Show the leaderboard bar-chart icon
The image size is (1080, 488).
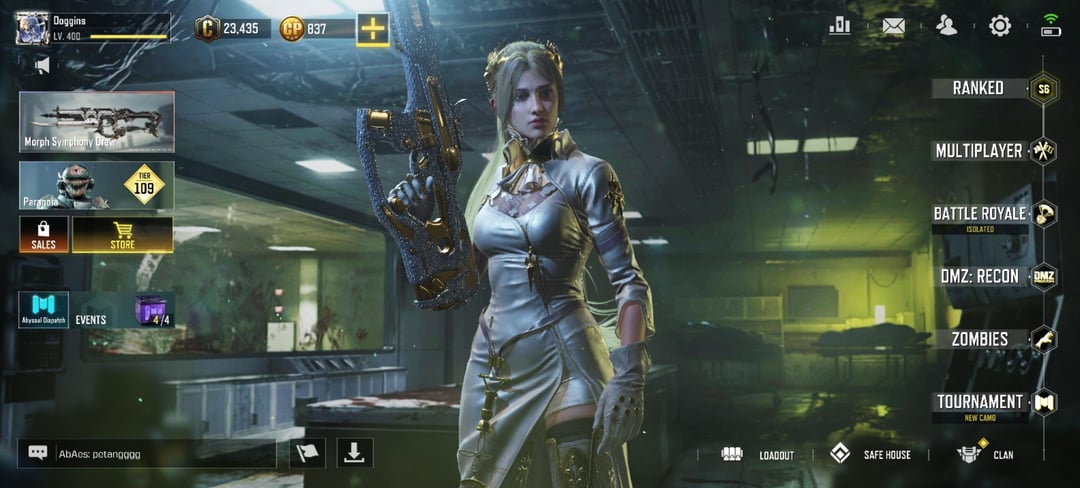click(840, 26)
